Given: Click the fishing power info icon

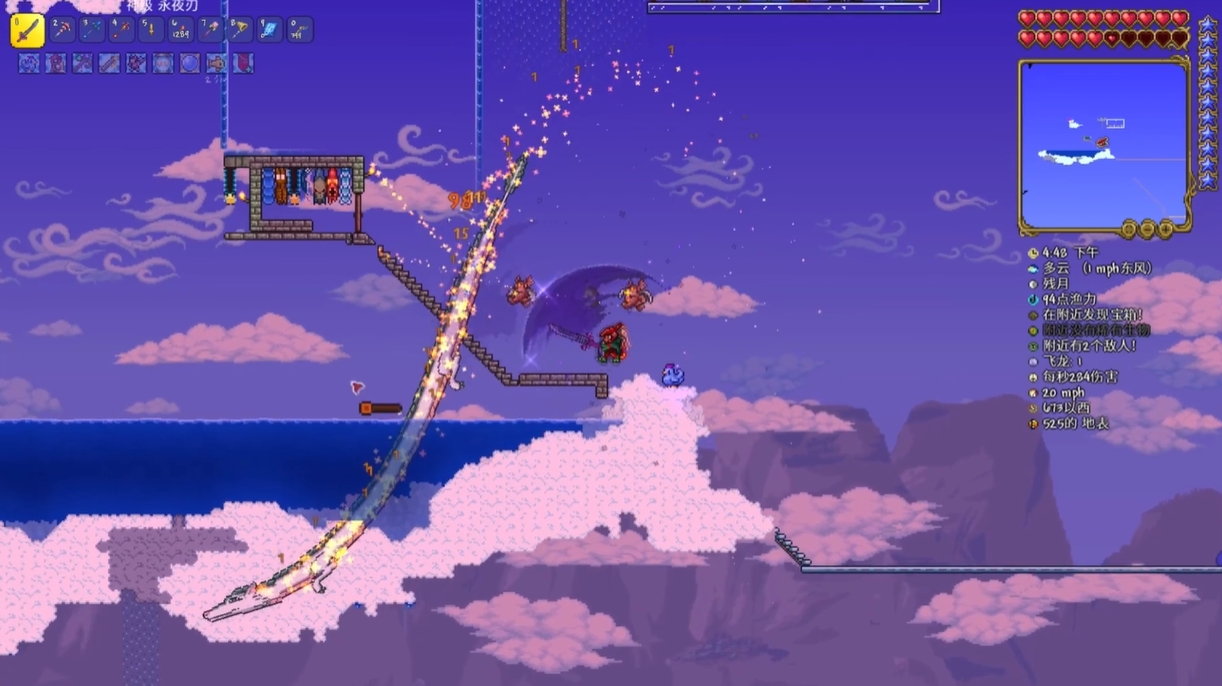Looking at the screenshot, I should tap(1033, 299).
